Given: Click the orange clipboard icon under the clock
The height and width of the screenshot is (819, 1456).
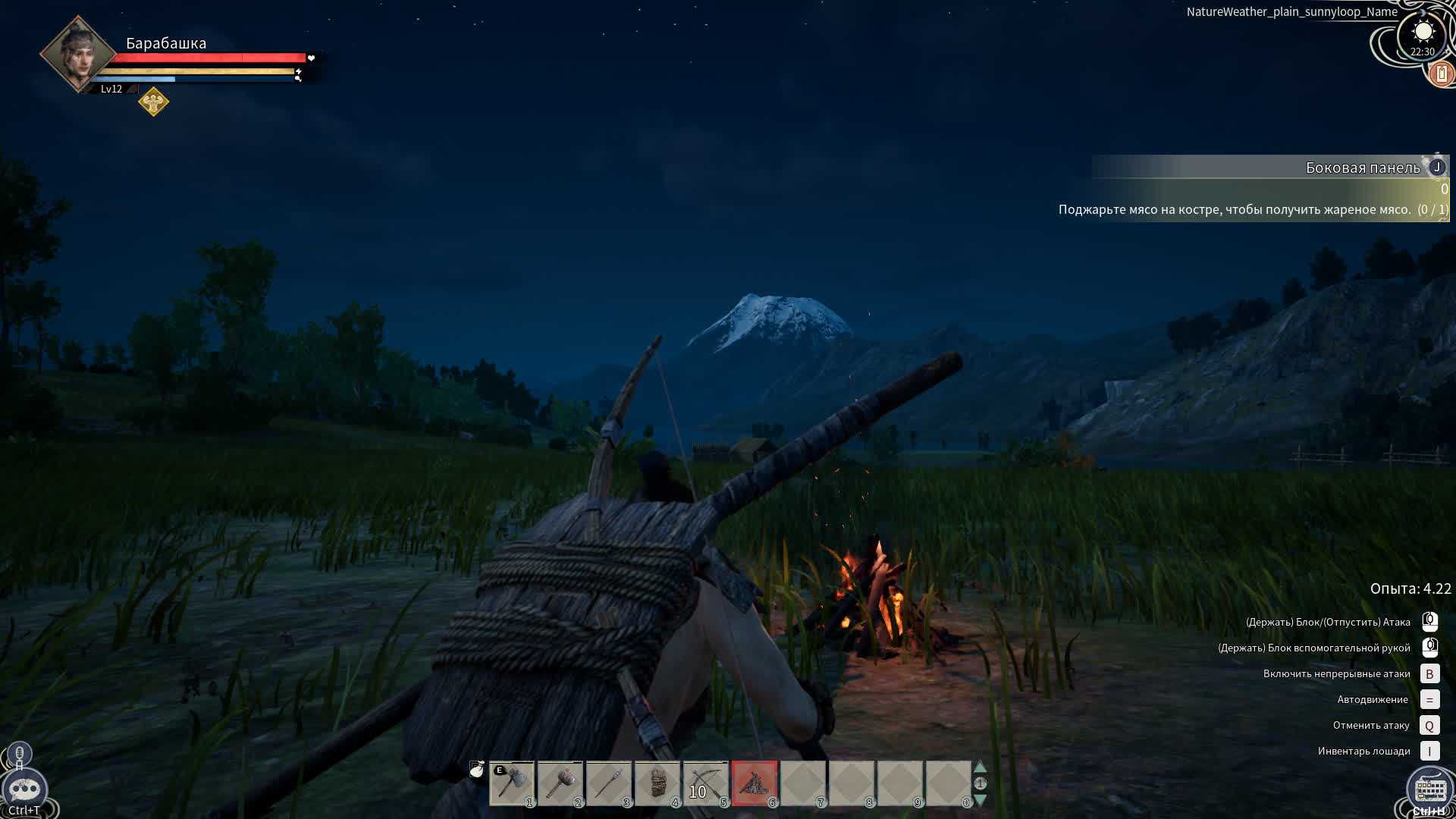Looking at the screenshot, I should click(1441, 74).
